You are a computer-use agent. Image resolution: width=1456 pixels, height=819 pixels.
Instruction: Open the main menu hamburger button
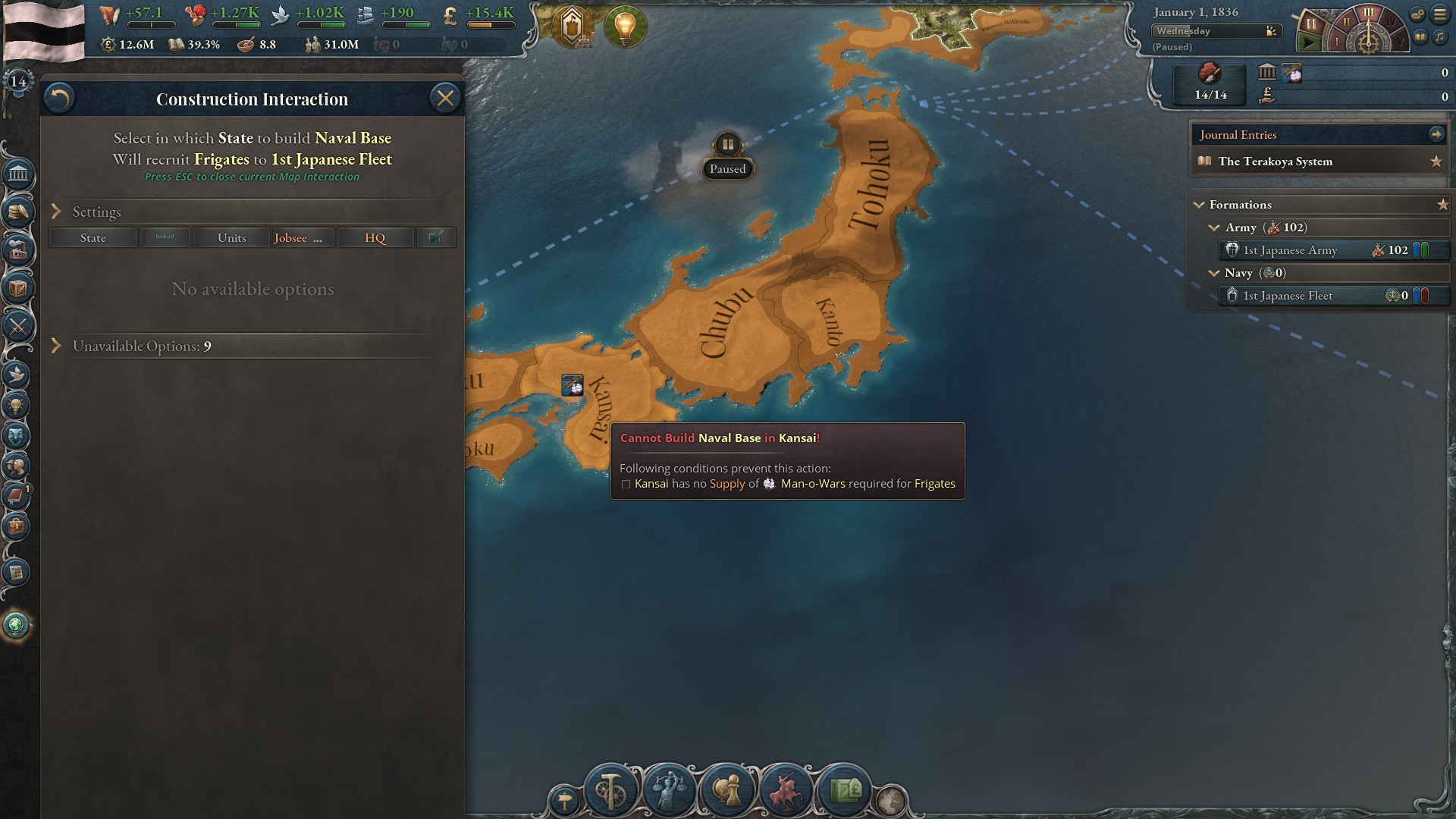(x=1439, y=14)
